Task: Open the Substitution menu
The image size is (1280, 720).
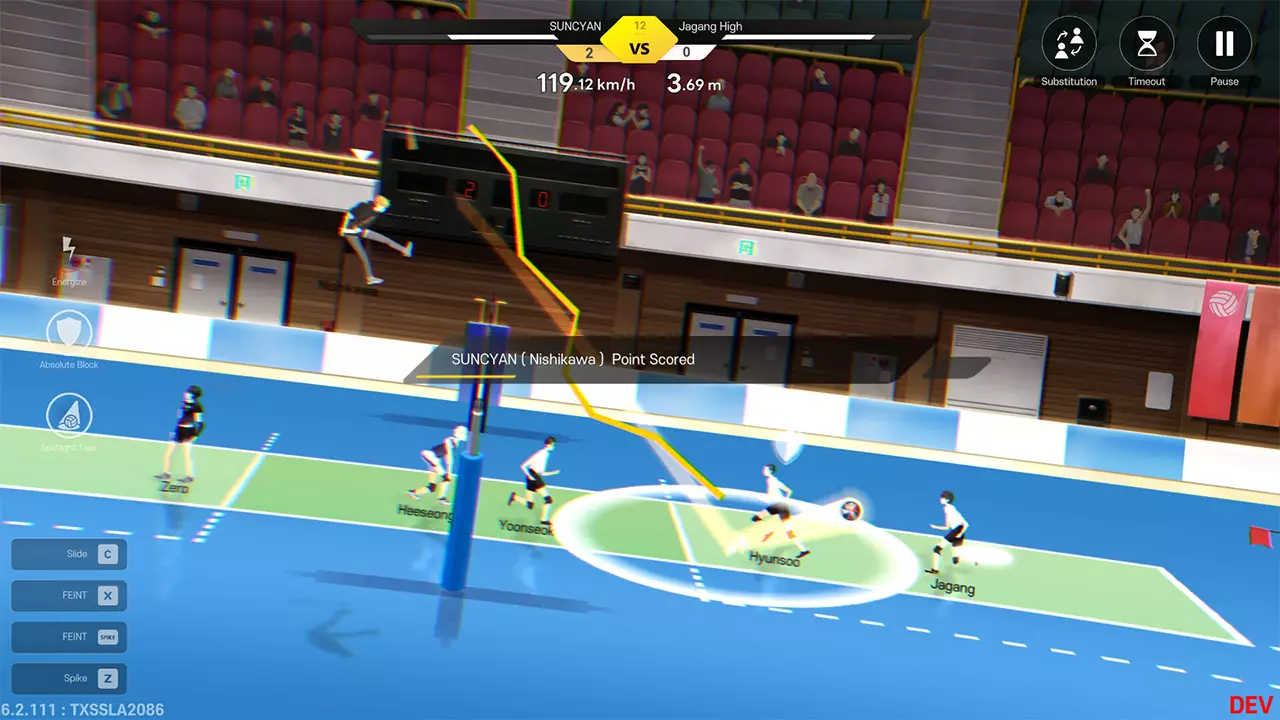Action: [1069, 45]
